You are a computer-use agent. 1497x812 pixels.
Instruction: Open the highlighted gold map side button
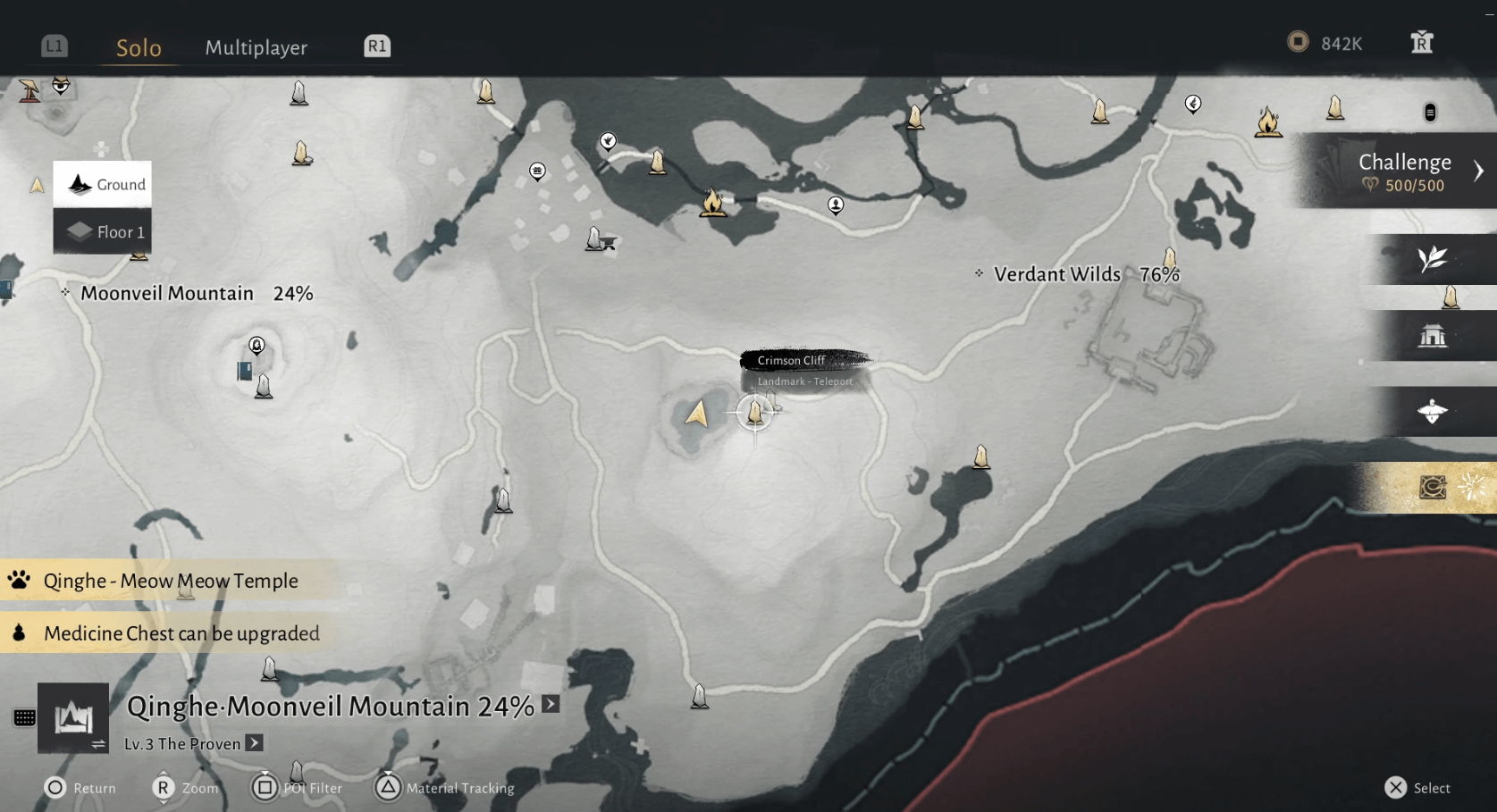pos(1434,487)
